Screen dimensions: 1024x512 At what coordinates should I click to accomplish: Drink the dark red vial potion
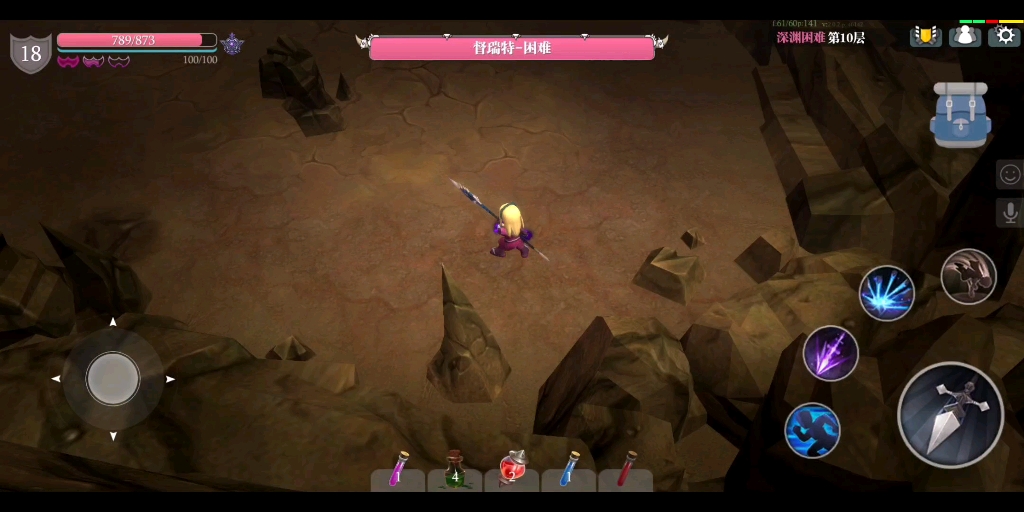[626, 470]
